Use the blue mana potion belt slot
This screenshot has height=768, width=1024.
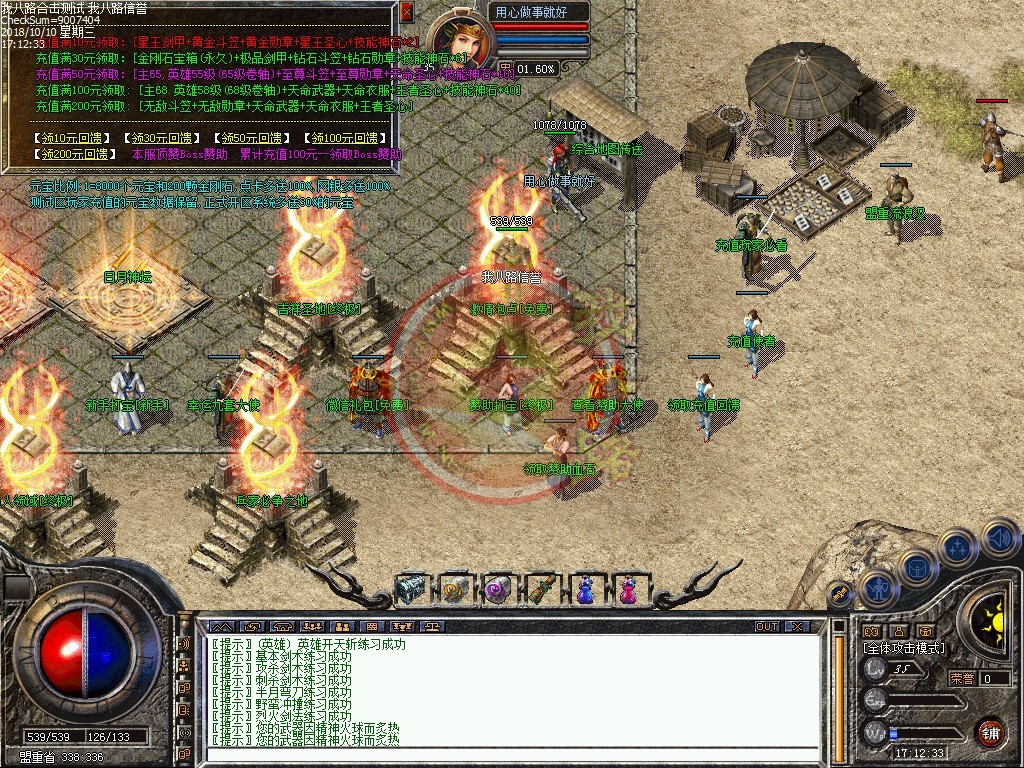click(584, 589)
